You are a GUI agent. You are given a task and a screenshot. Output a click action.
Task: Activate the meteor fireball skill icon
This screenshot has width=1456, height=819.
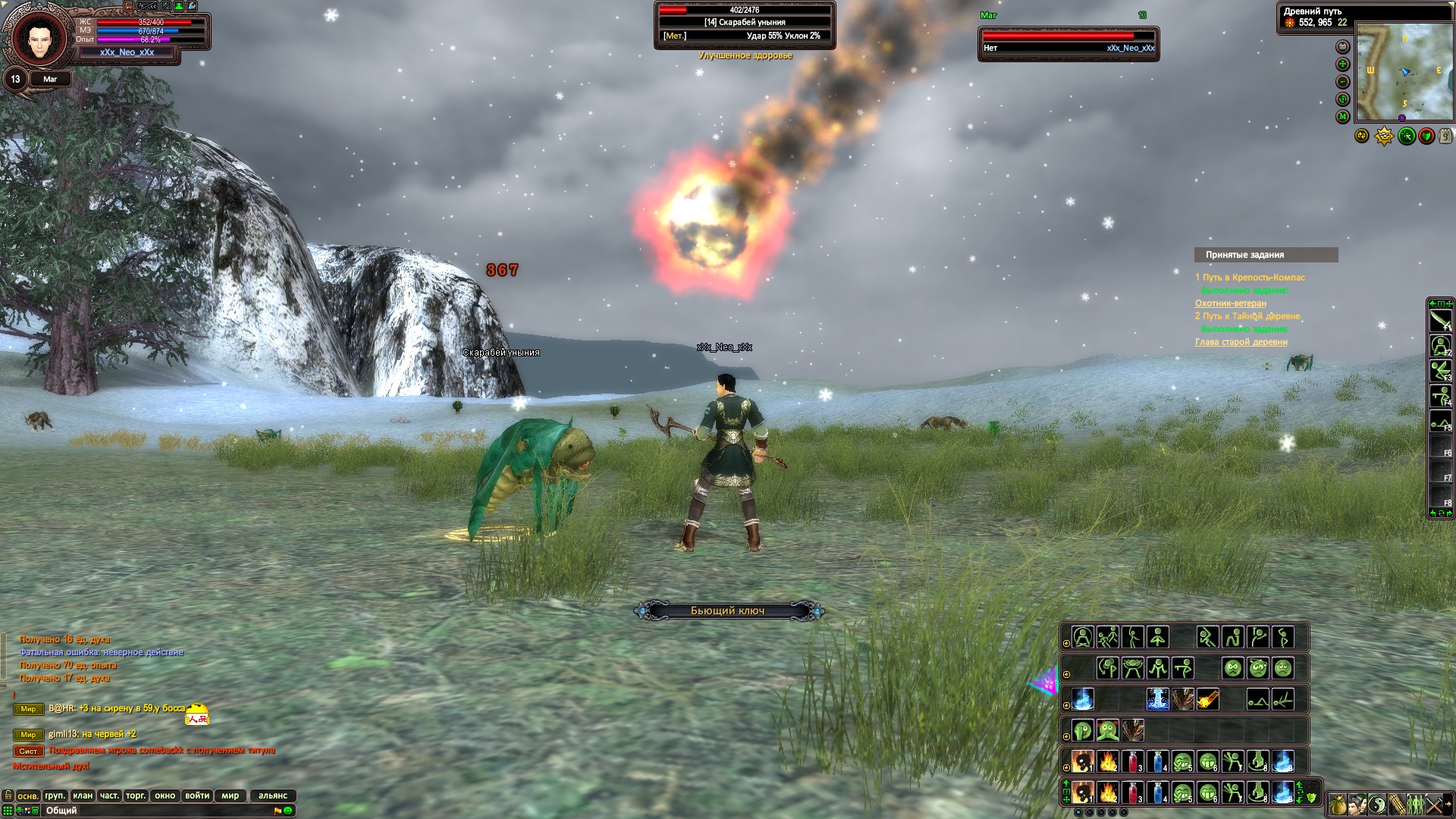tap(1207, 699)
